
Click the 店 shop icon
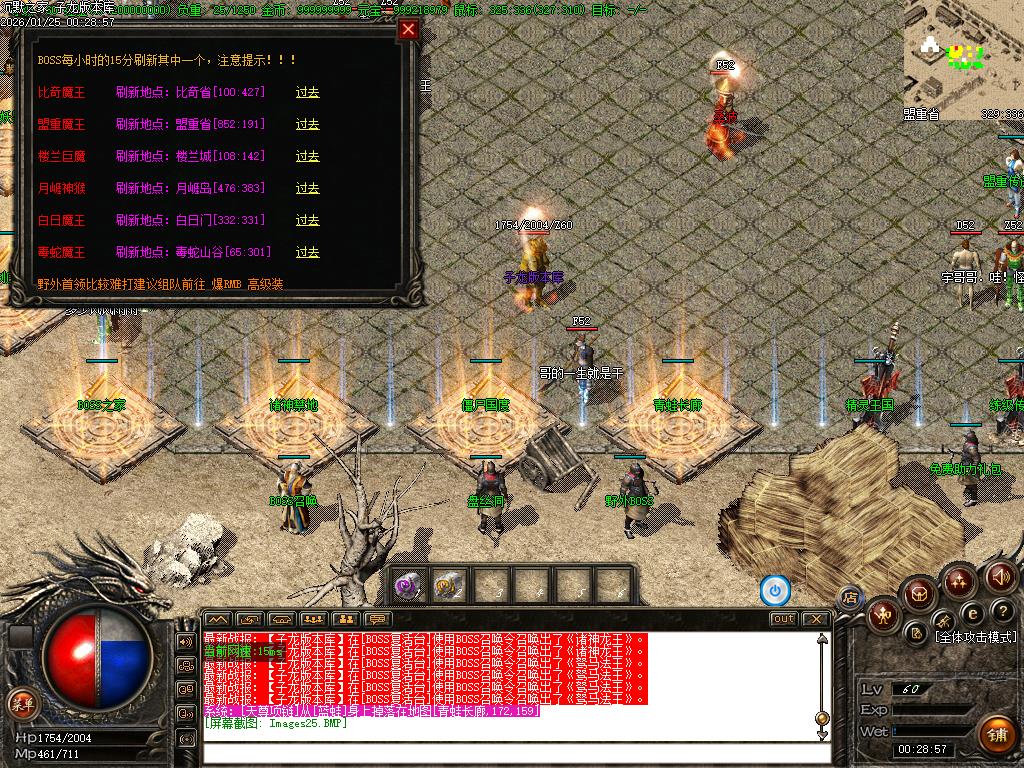click(850, 597)
